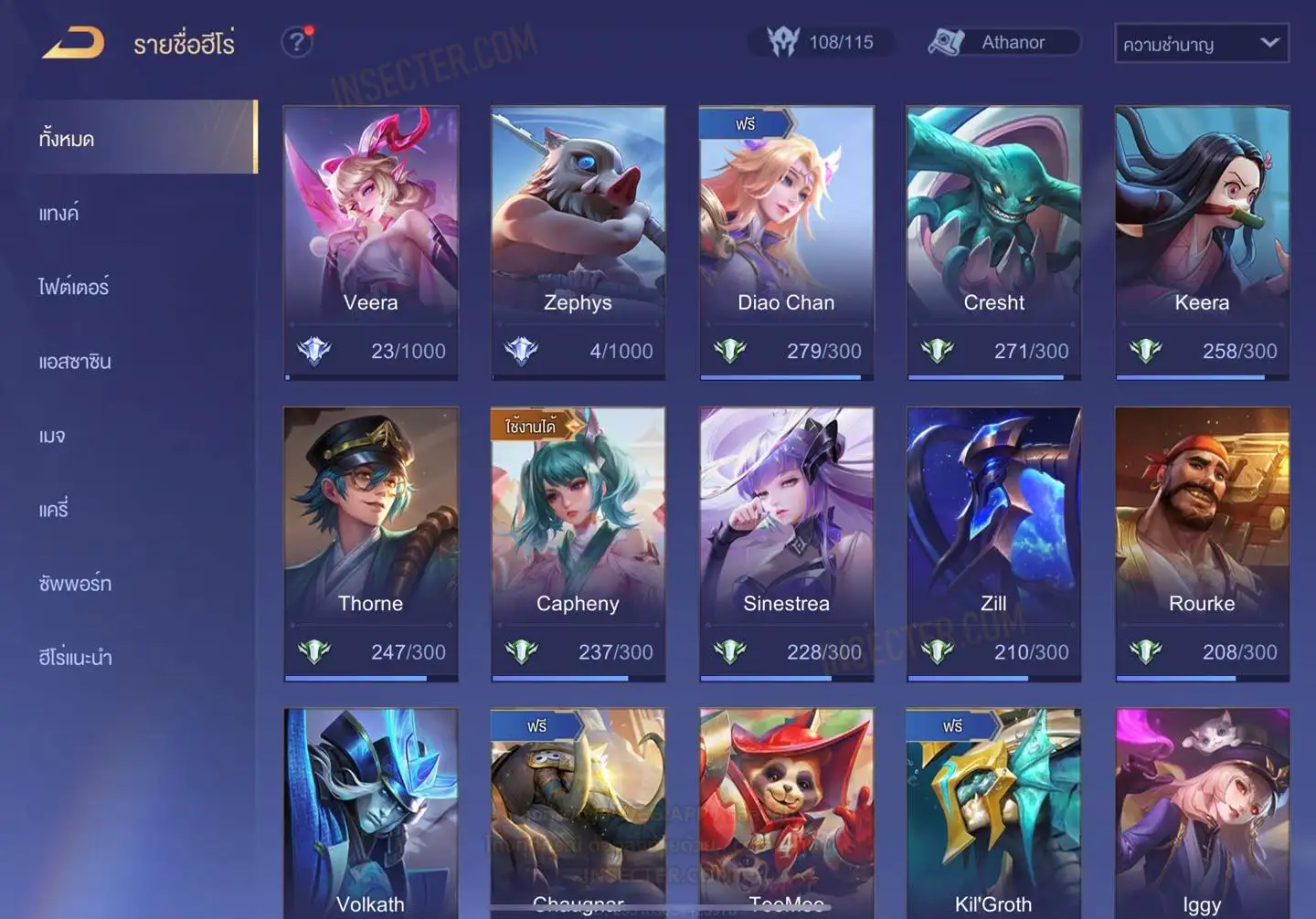This screenshot has width=1316, height=919.
Task: Pick the Cresht hero card
Action: [x=993, y=242]
